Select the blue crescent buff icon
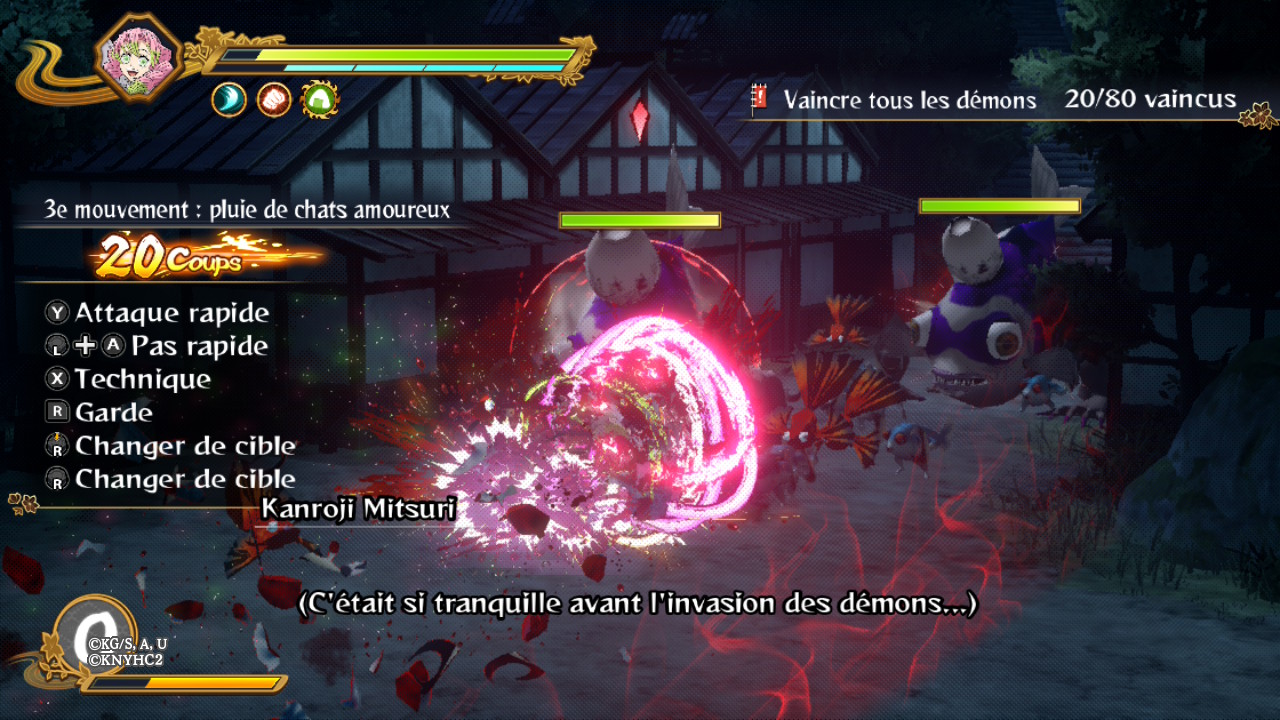1280x720 pixels. click(x=229, y=99)
